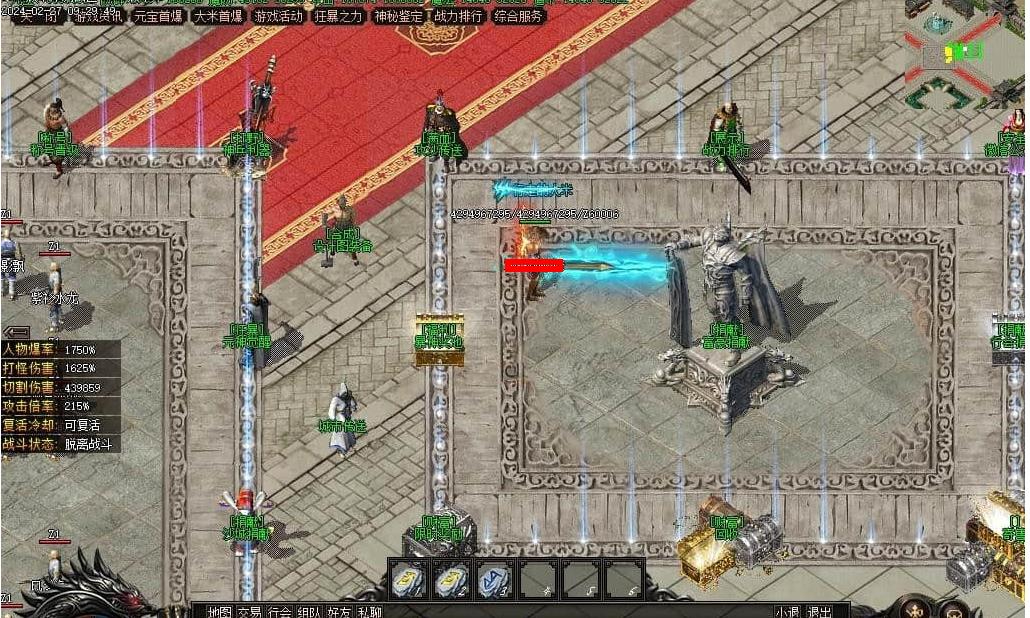
Task: Collapse the stats panel with the arrow button
Action: click(x=15, y=331)
